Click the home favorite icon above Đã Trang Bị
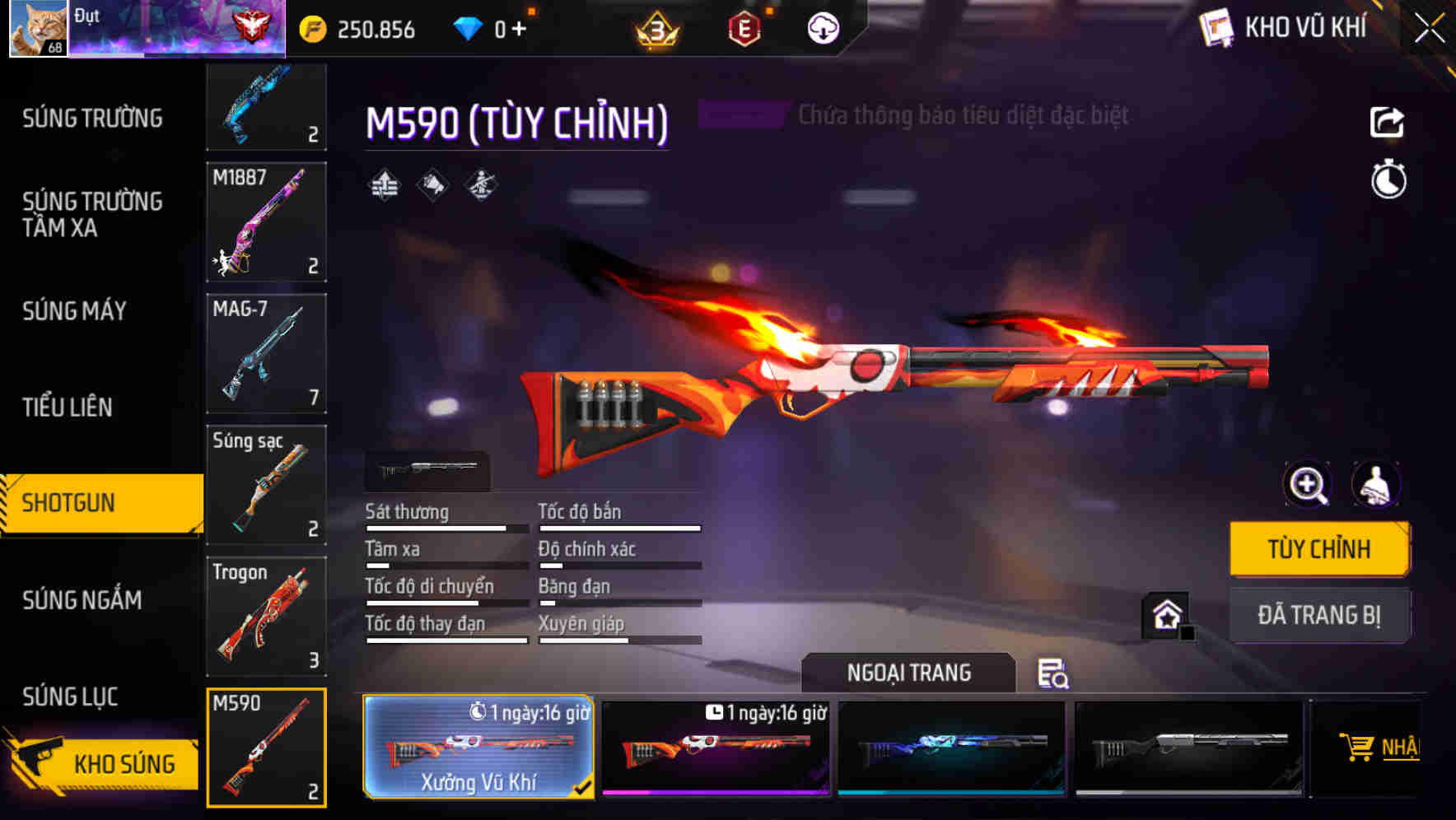 1166,615
